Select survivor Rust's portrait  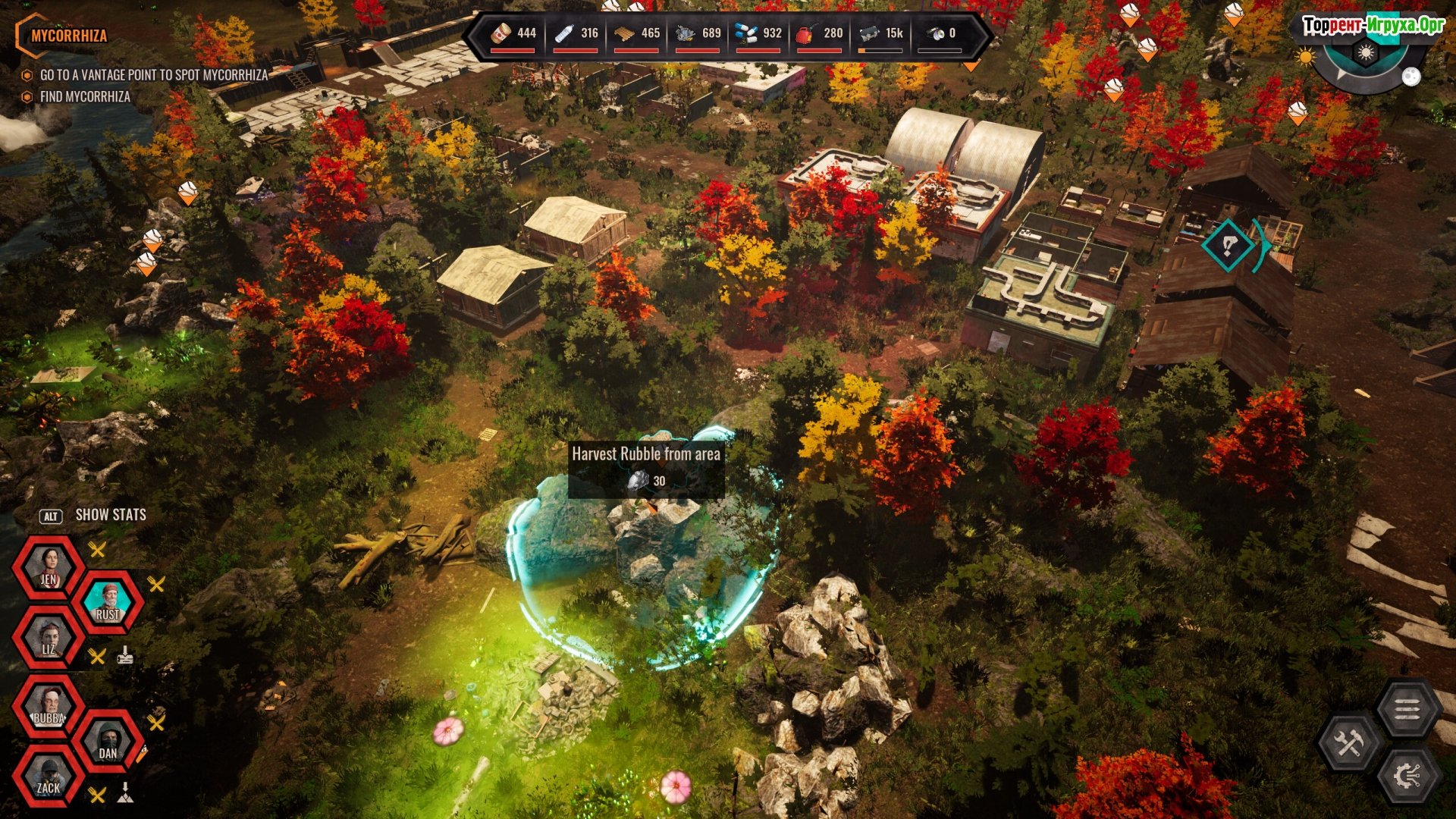tap(107, 604)
